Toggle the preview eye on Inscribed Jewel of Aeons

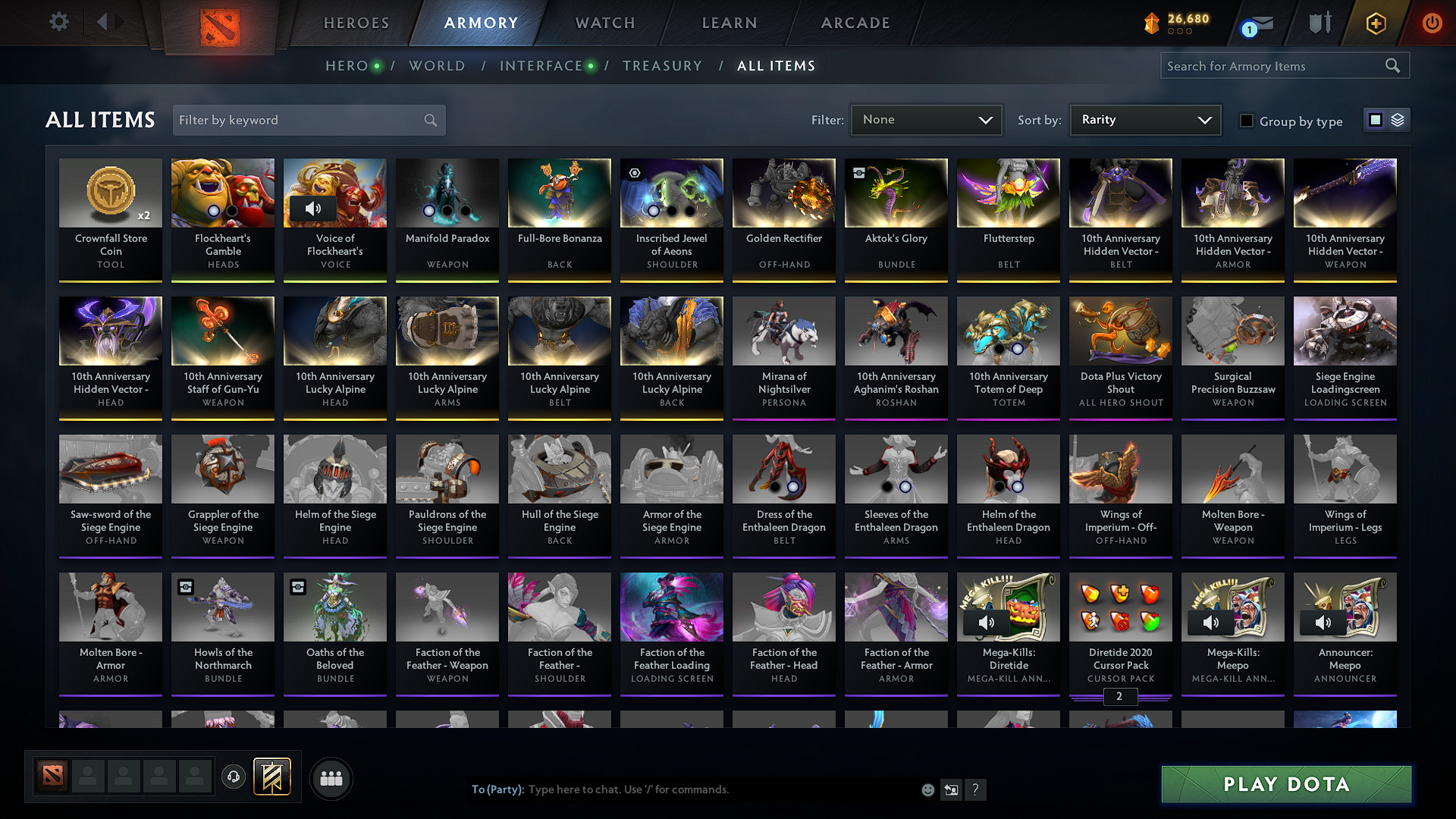pyautogui.click(x=635, y=173)
